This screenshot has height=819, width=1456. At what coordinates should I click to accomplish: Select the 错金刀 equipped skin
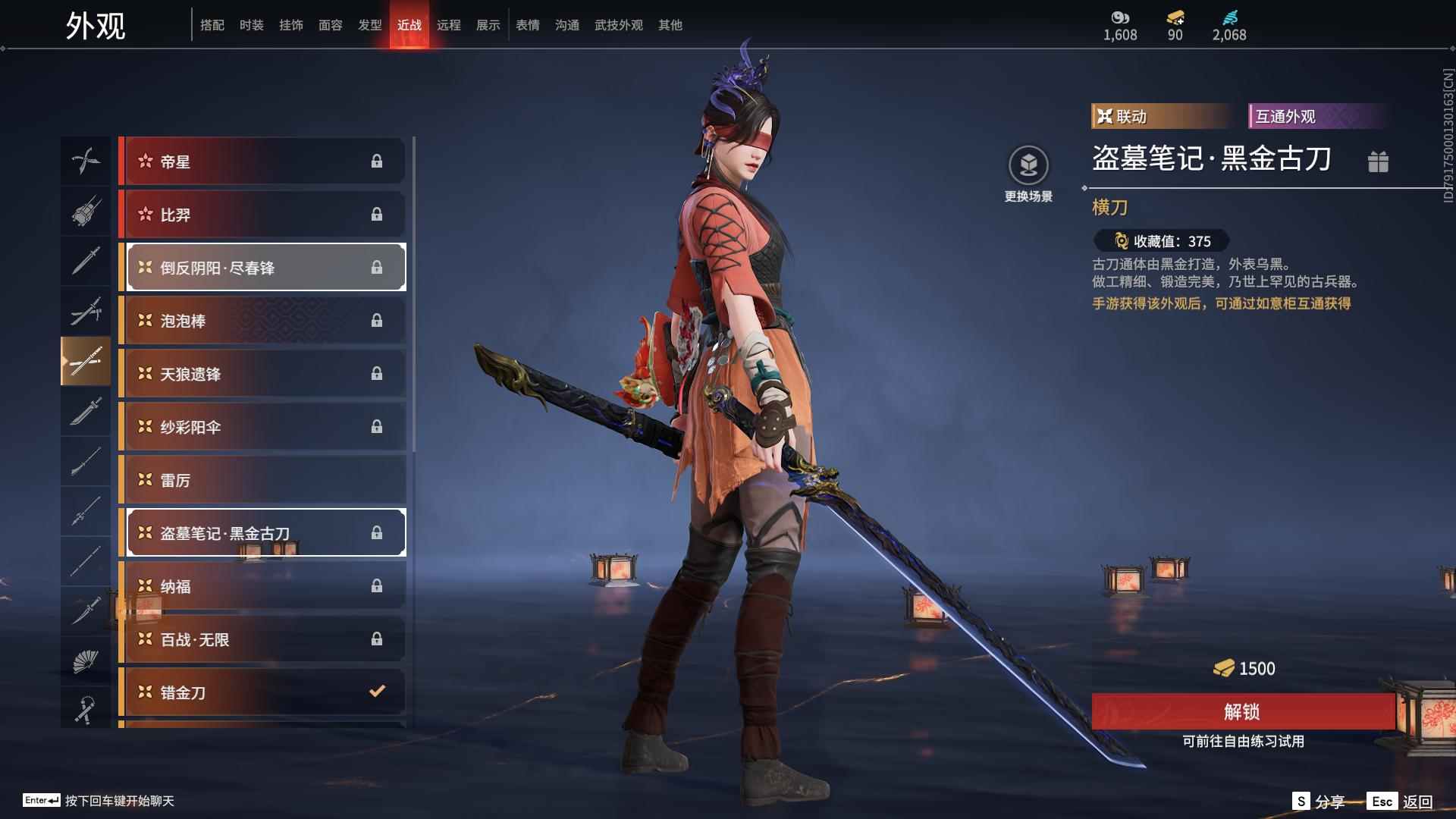(263, 692)
